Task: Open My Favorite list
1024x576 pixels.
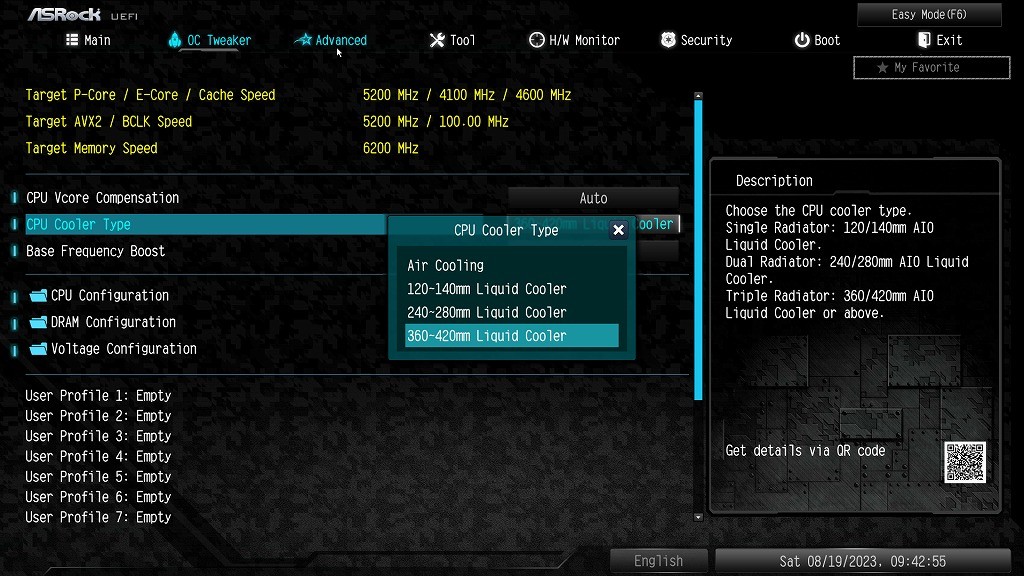Action: pos(918,67)
